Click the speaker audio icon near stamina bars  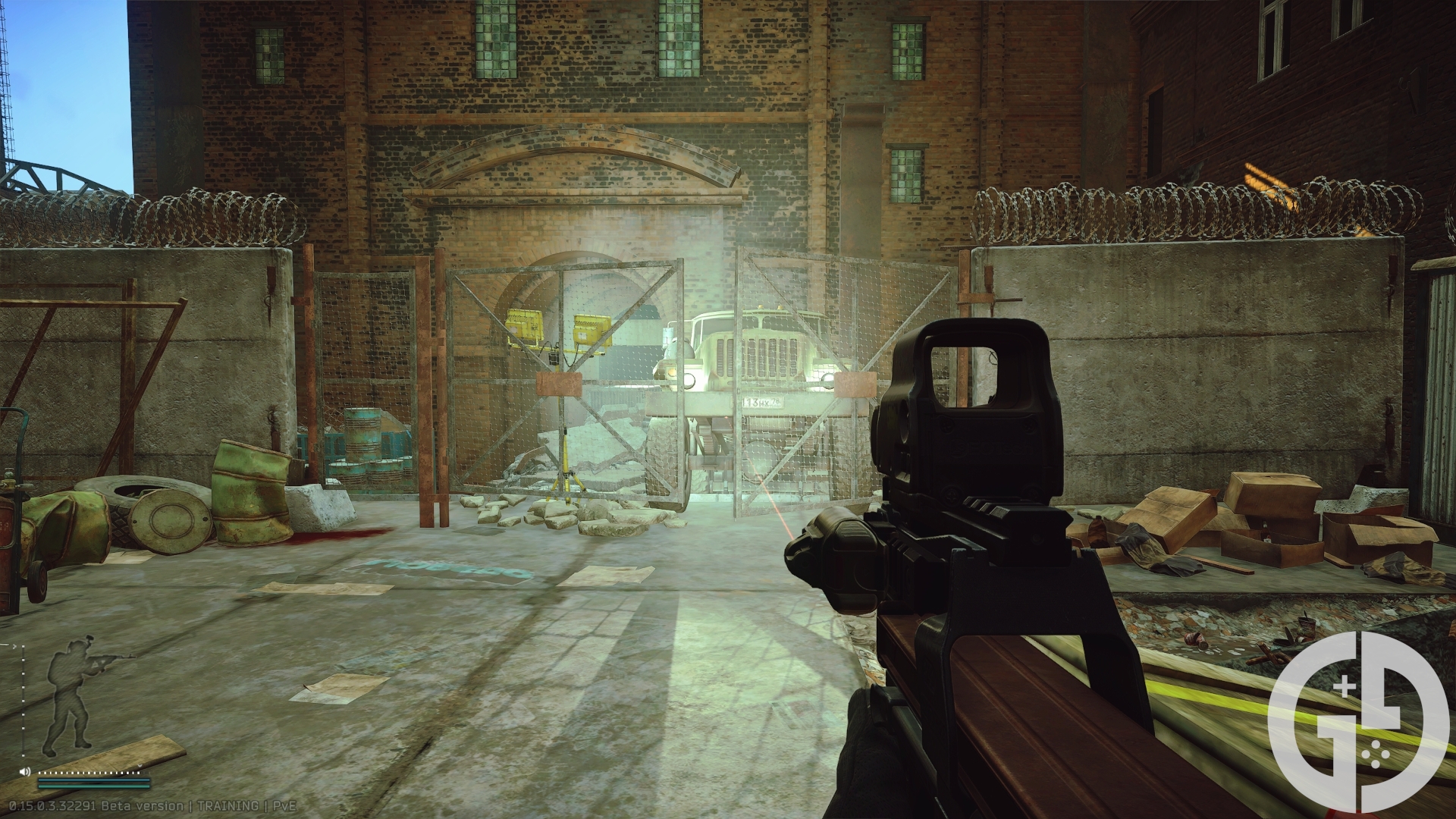[25, 772]
